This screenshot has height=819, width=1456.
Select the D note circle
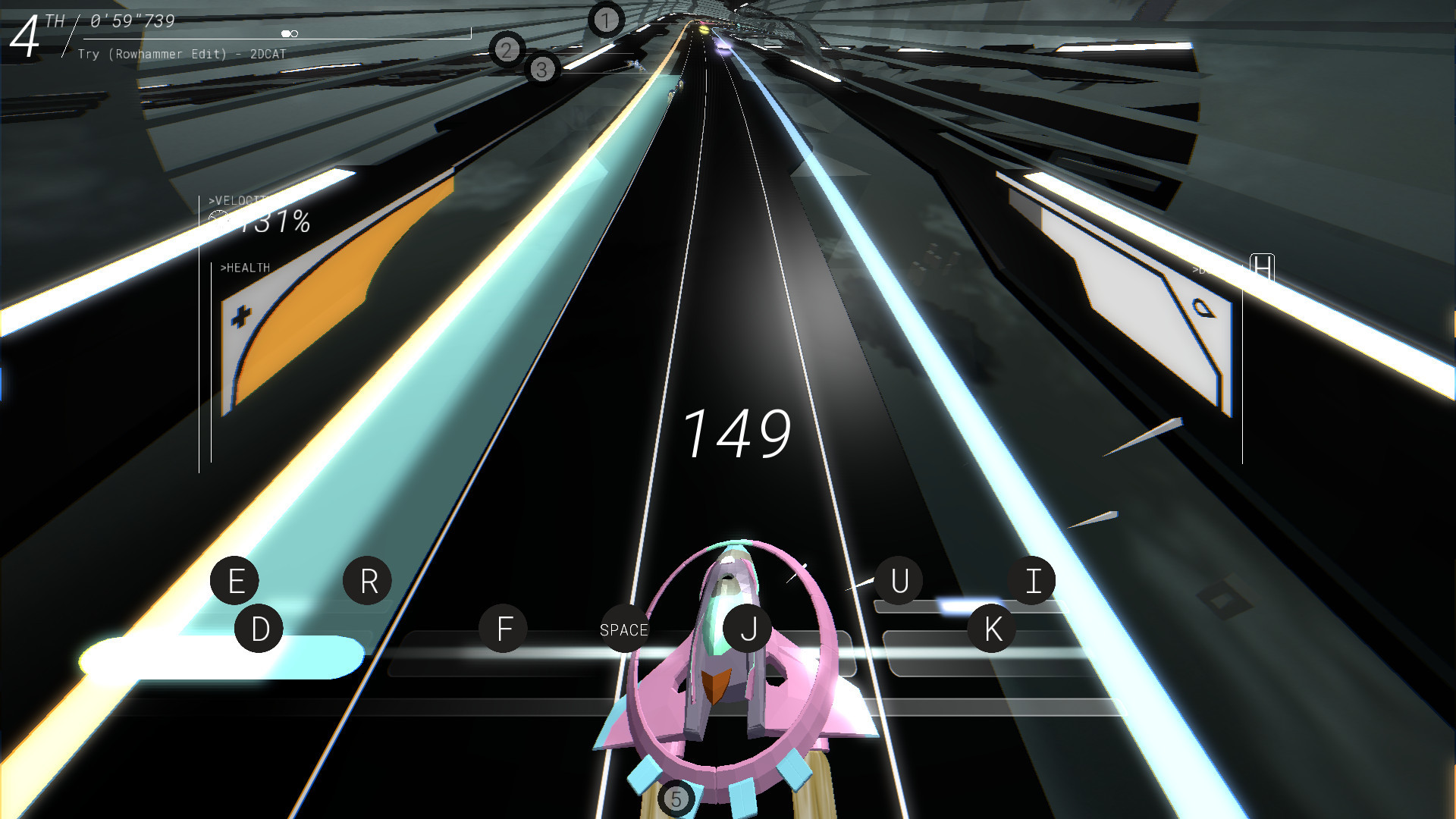point(259,628)
